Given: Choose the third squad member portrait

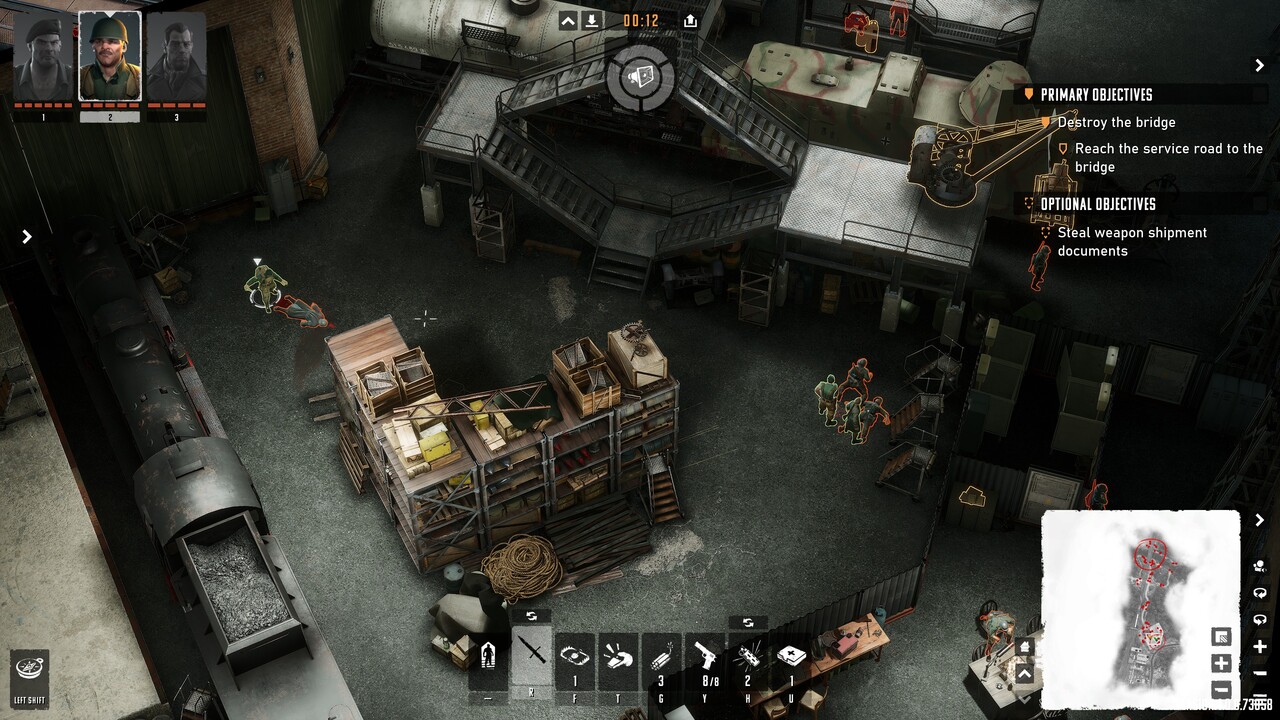Looking at the screenshot, I should coord(176,56).
